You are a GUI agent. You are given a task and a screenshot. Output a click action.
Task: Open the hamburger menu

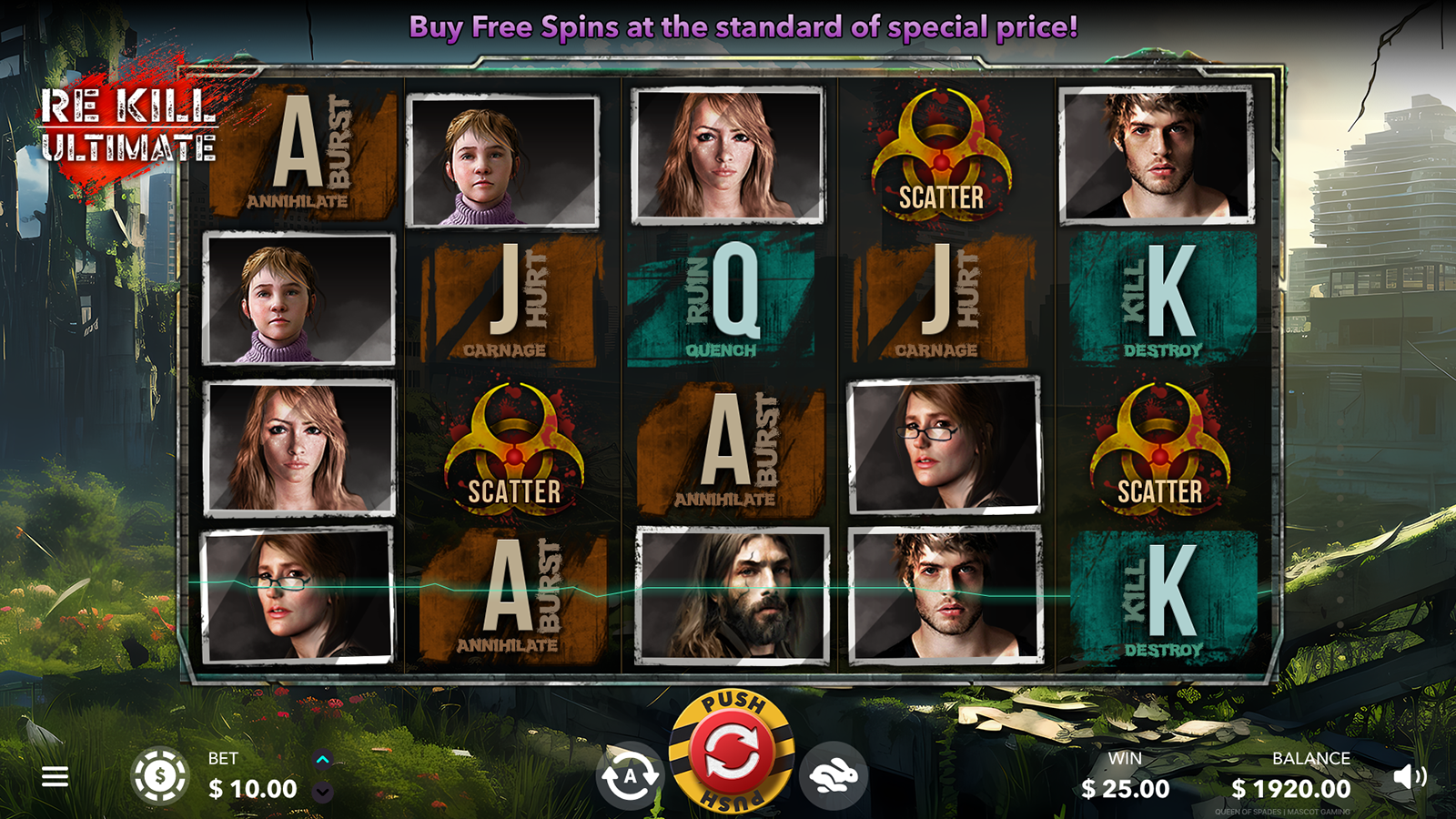tap(55, 776)
